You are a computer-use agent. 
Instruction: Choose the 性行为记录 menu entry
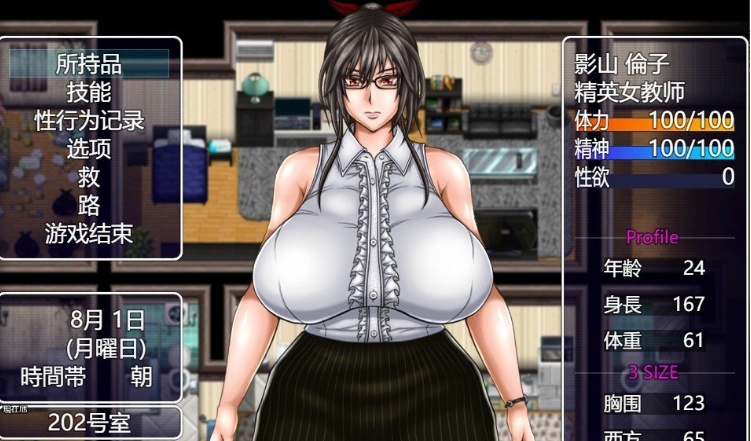click(x=89, y=121)
